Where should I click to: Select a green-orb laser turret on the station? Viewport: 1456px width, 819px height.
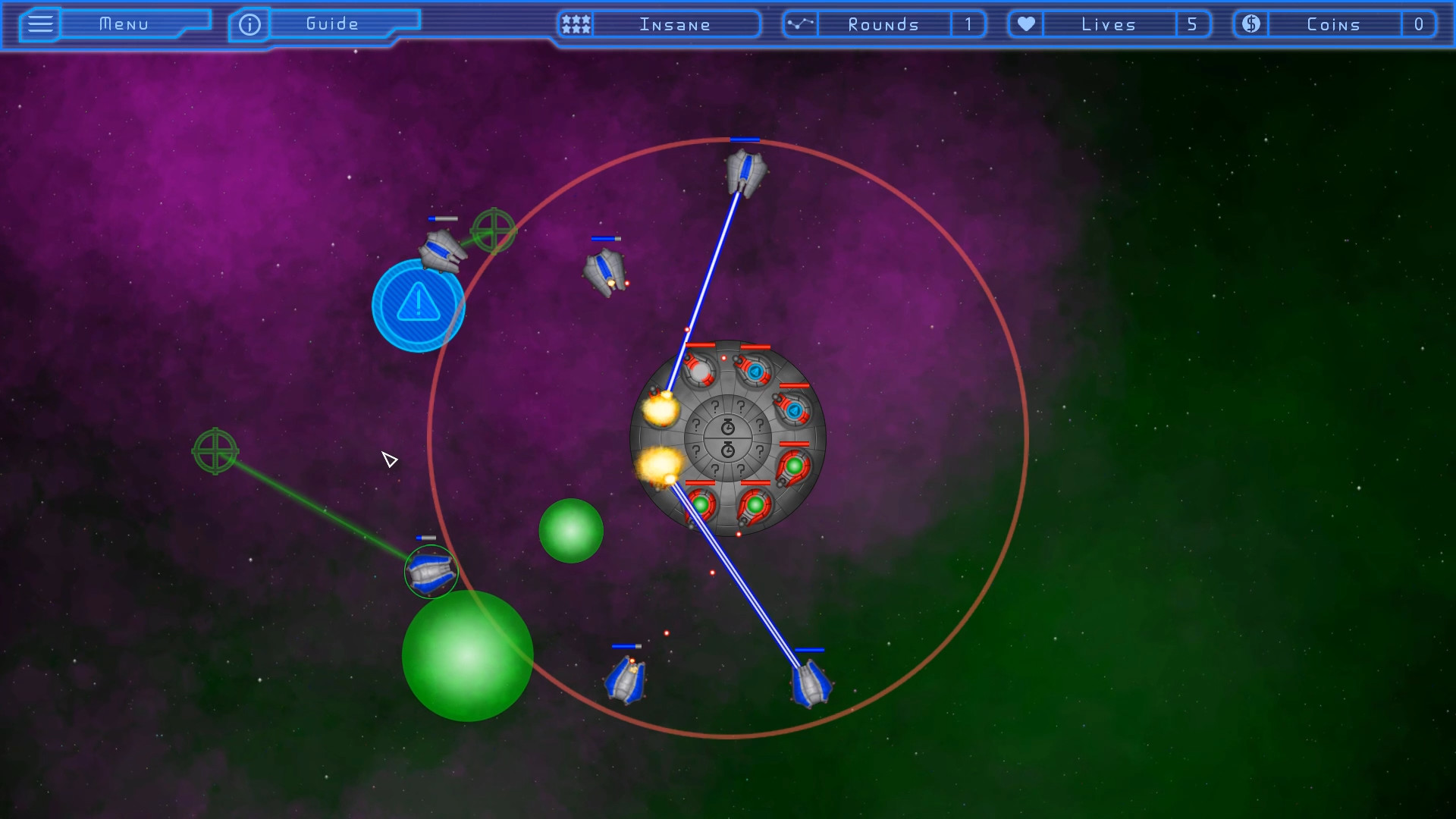point(793,463)
